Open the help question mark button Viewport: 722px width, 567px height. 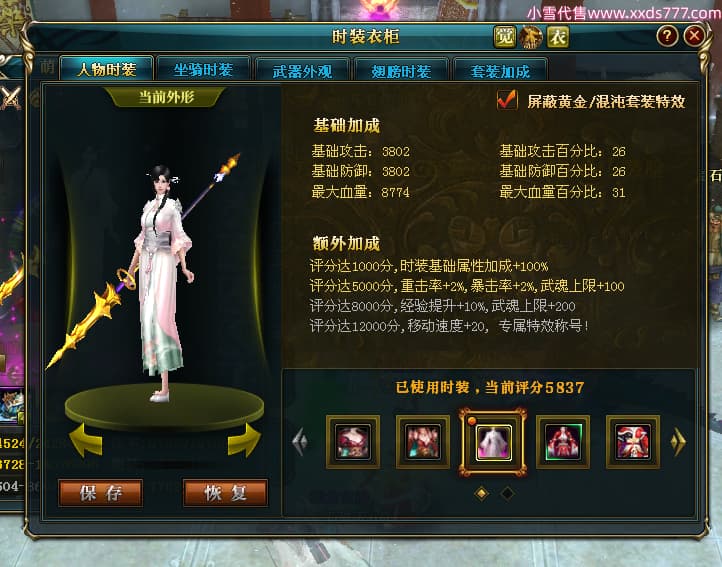click(x=667, y=36)
